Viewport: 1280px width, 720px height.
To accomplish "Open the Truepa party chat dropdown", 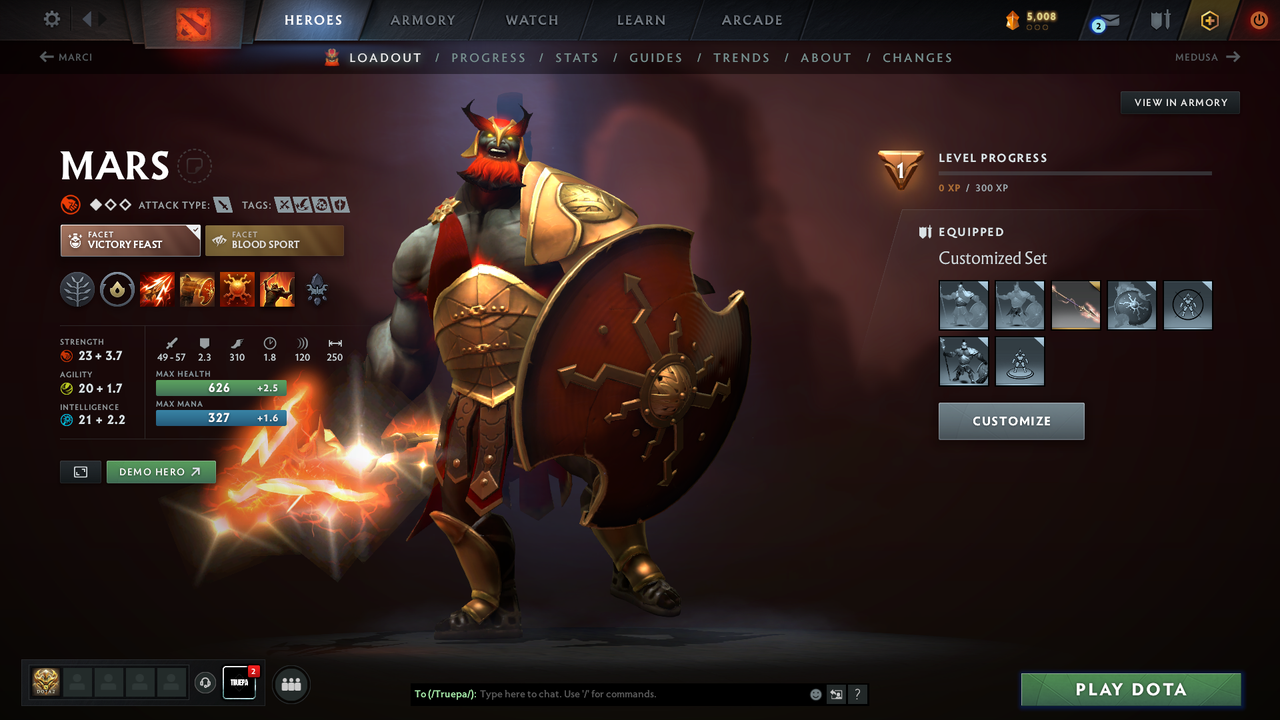I will click(238, 683).
